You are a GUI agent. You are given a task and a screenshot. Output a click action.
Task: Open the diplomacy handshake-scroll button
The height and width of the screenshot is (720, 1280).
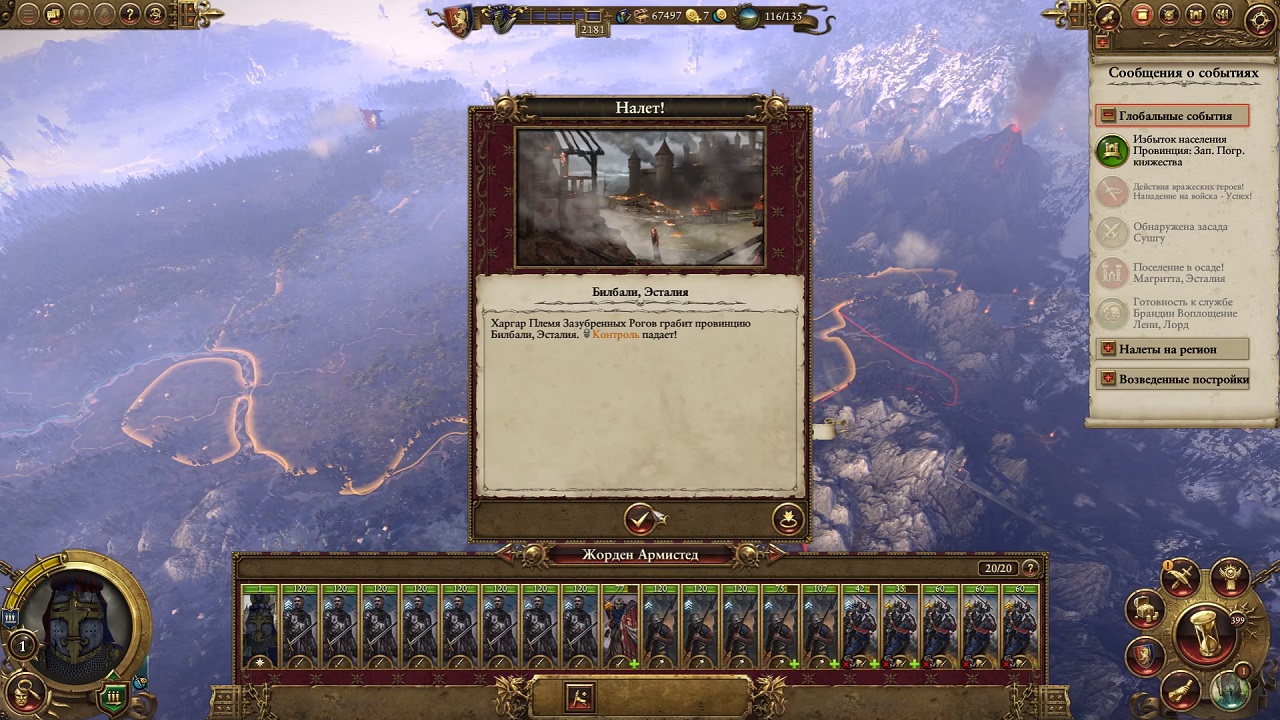(x=1179, y=689)
